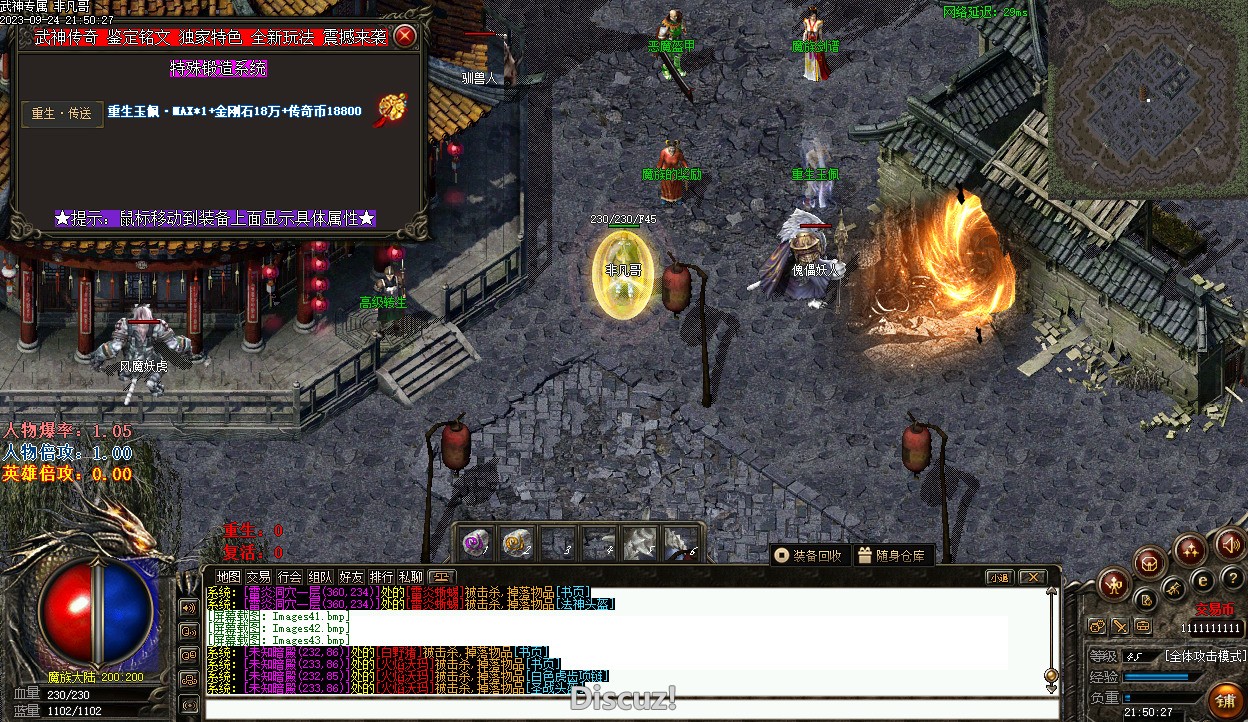This screenshot has height=722, width=1248.
Task: Click the 小退 logout button
Action: tap(999, 577)
